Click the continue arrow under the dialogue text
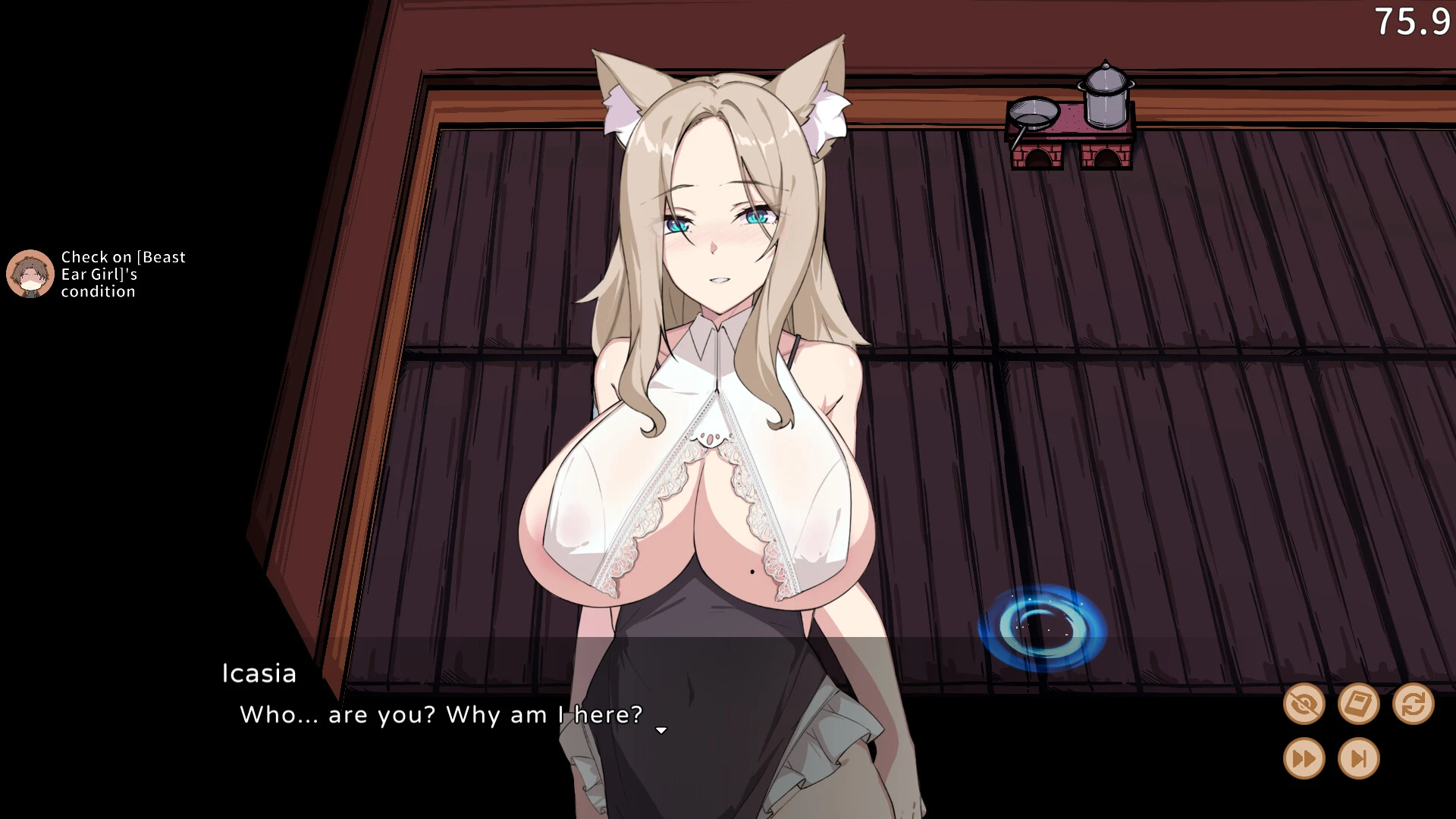 point(661,730)
